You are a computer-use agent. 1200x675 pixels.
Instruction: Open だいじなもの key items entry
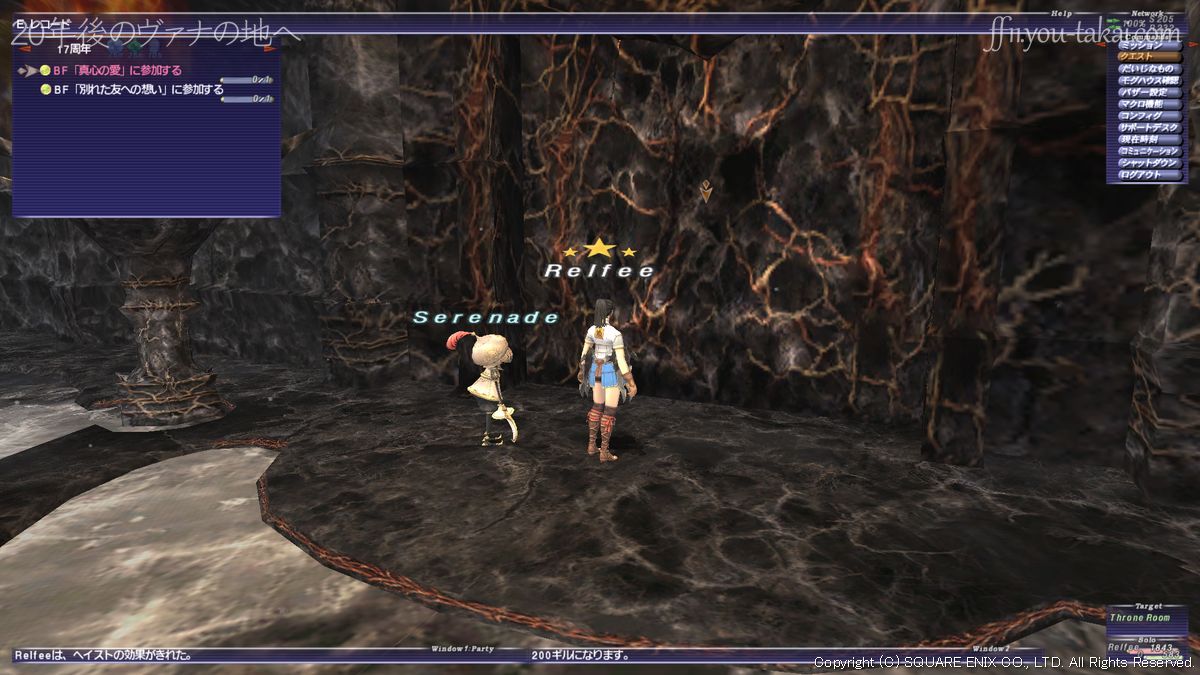(1146, 69)
